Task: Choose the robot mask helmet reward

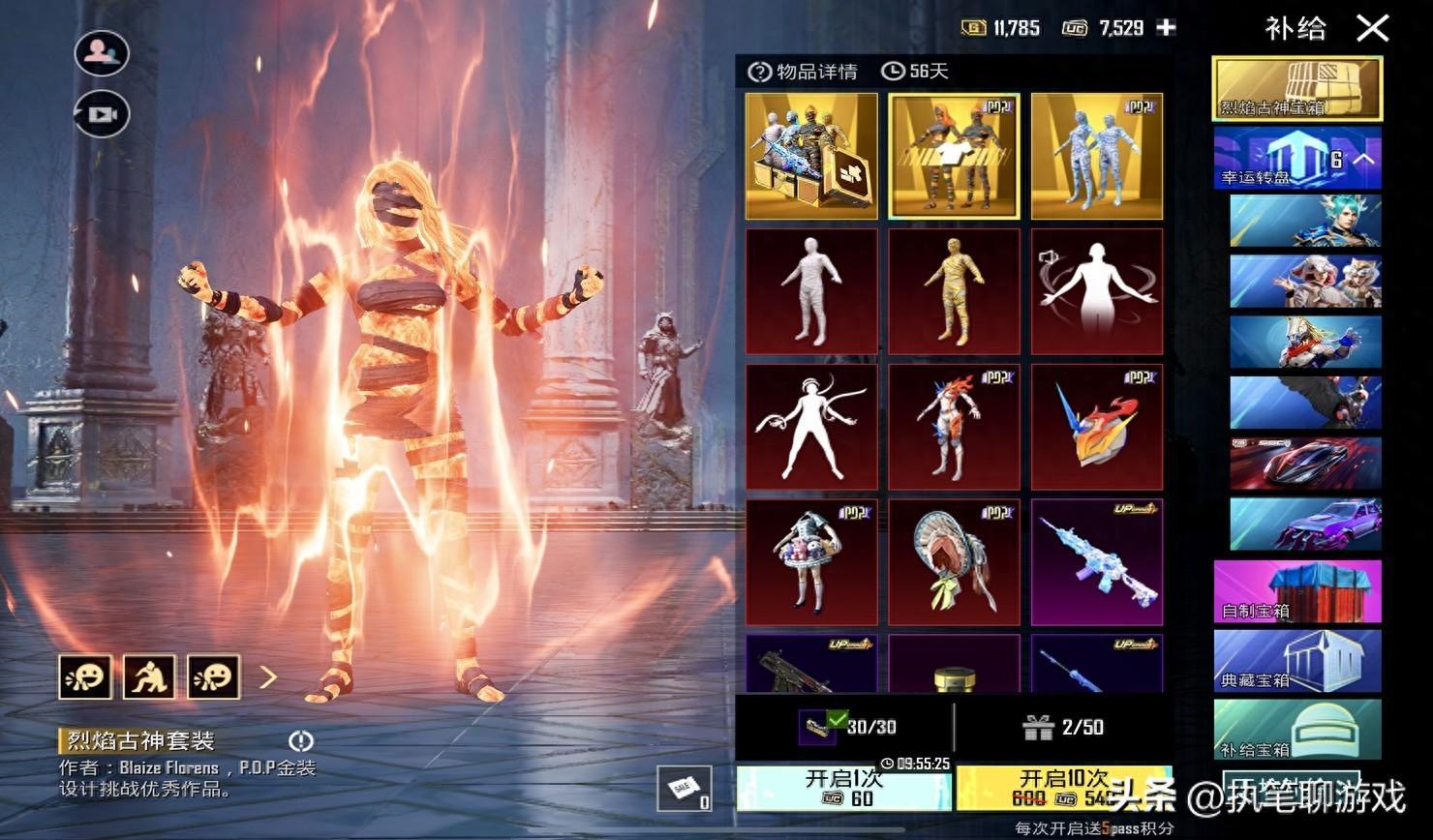Action: [x=1096, y=427]
